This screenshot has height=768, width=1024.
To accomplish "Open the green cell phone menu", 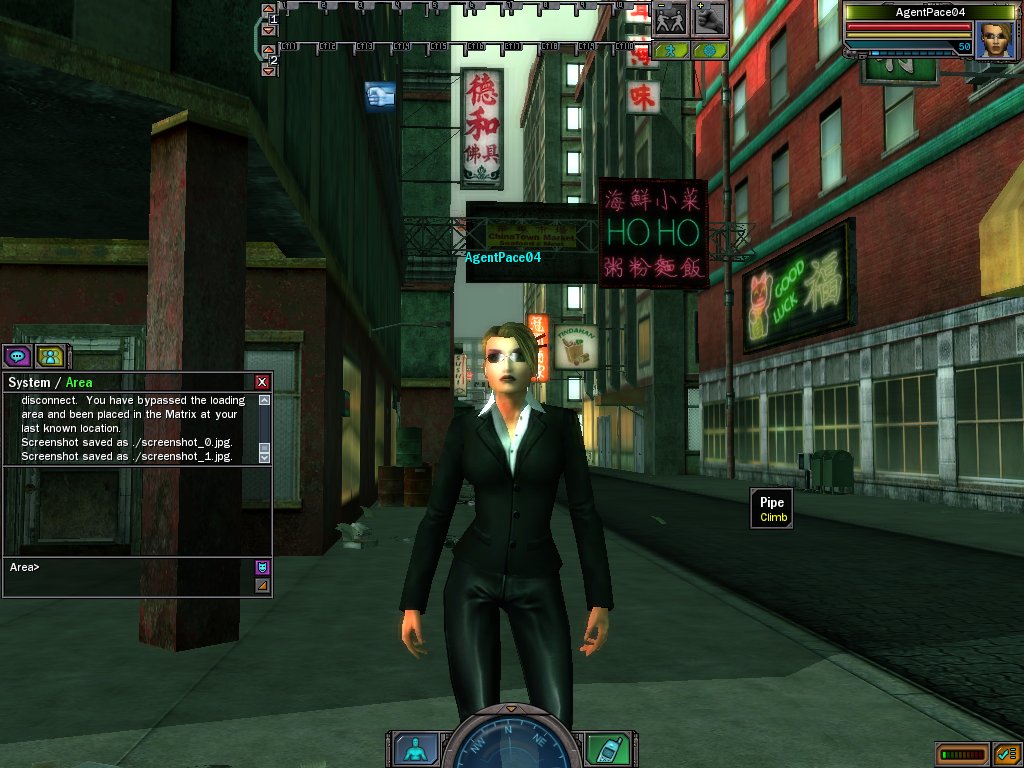I will click(x=602, y=748).
